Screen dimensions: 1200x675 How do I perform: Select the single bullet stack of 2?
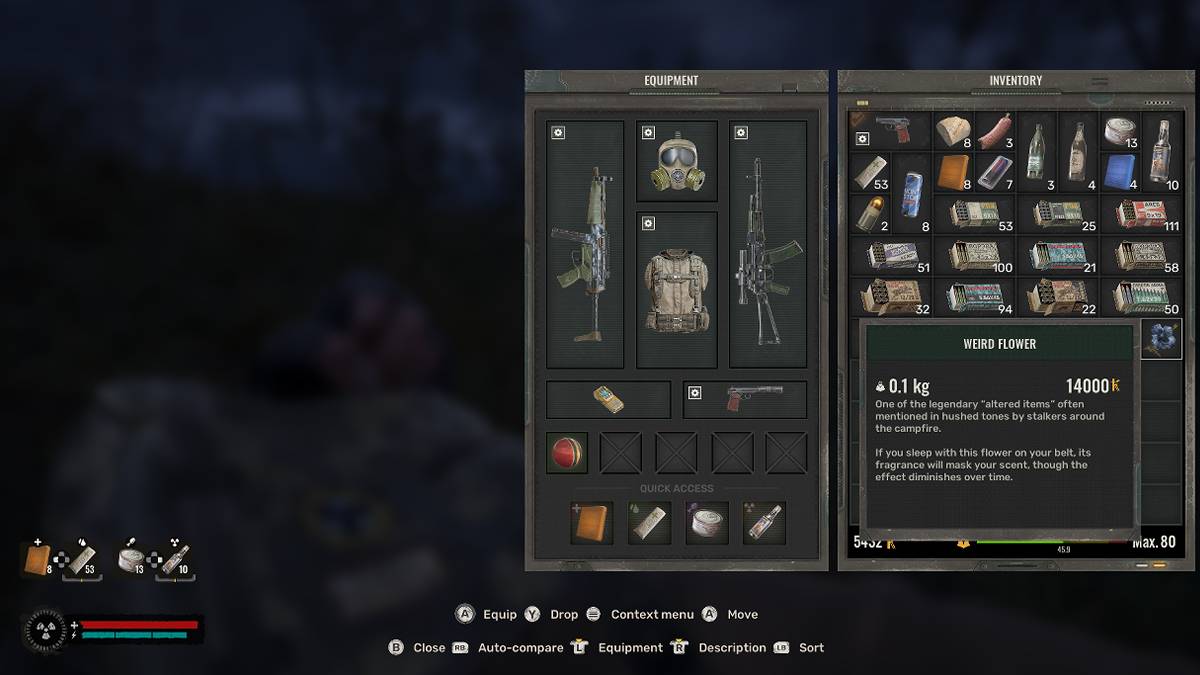pyautogui.click(x=869, y=214)
